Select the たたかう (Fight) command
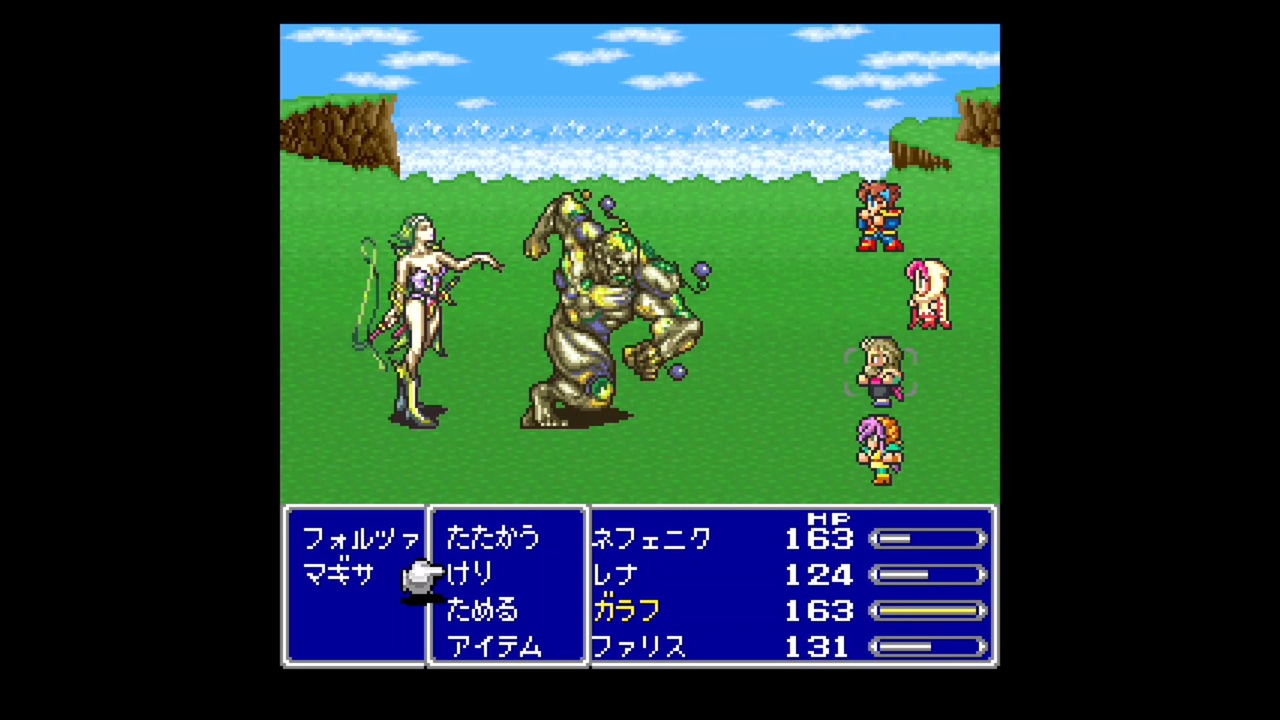The width and height of the screenshot is (1280, 720). [492, 538]
